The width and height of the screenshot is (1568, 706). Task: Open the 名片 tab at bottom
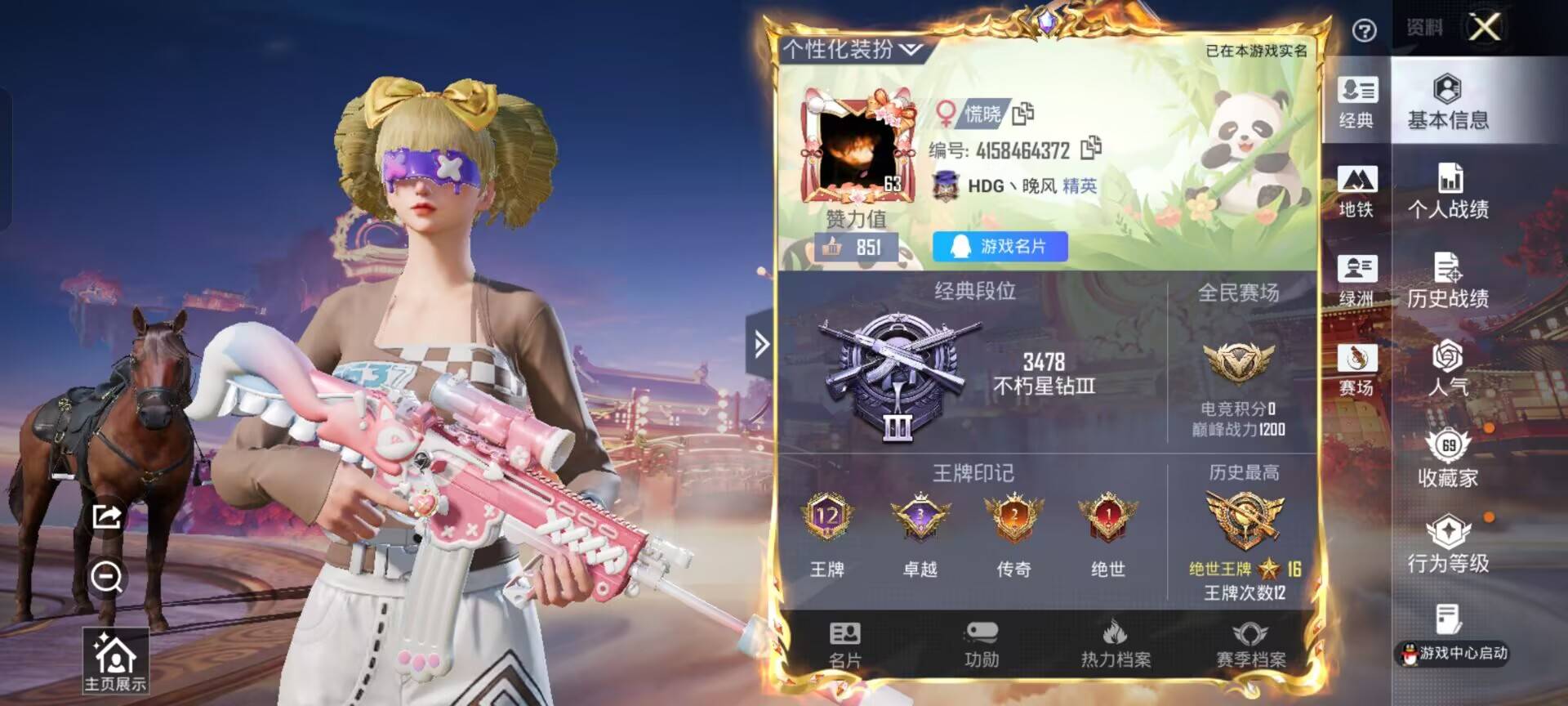point(844,645)
